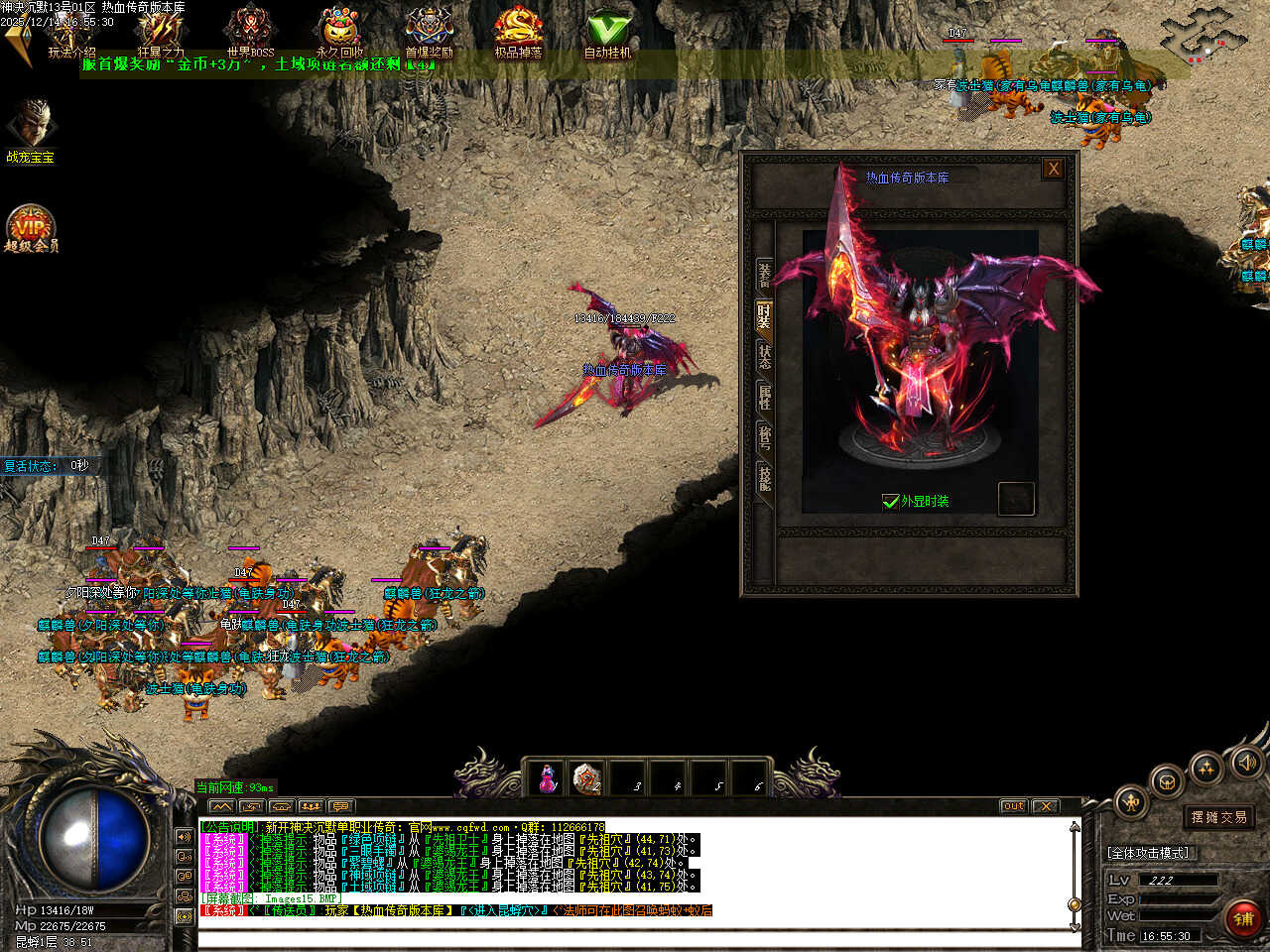Toggle the 外显时装 checkbox
The width and height of the screenshot is (1270, 952).
click(x=890, y=502)
